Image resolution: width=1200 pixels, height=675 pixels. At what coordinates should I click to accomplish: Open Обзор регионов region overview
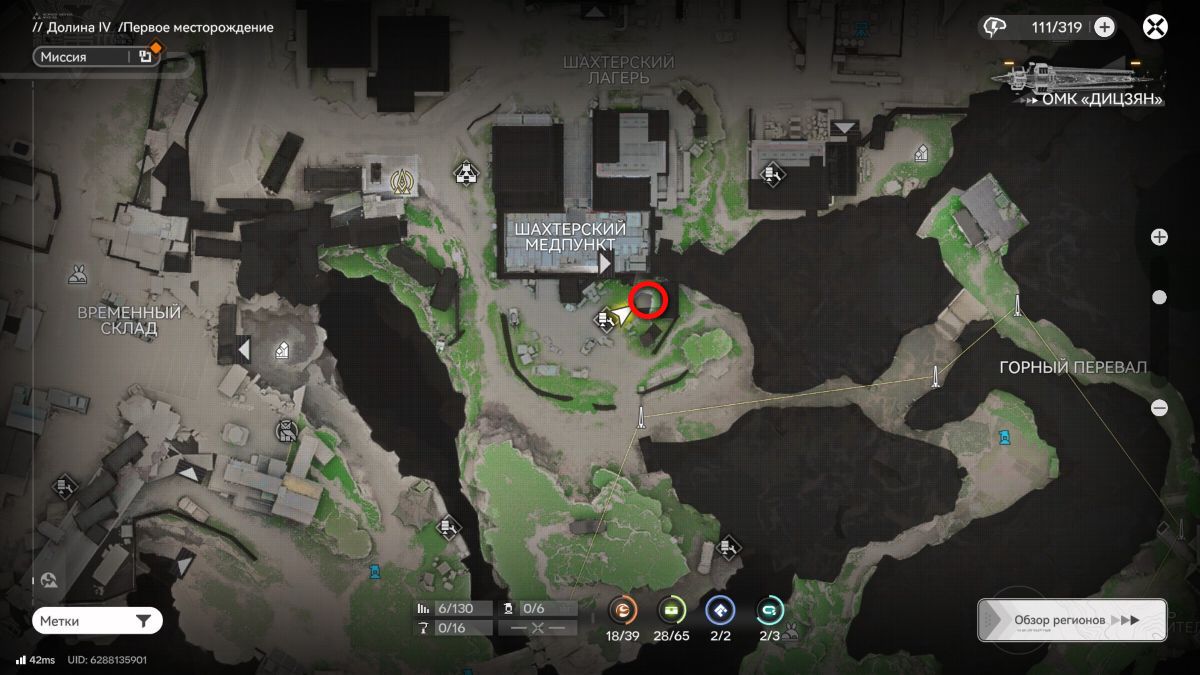(1071, 620)
